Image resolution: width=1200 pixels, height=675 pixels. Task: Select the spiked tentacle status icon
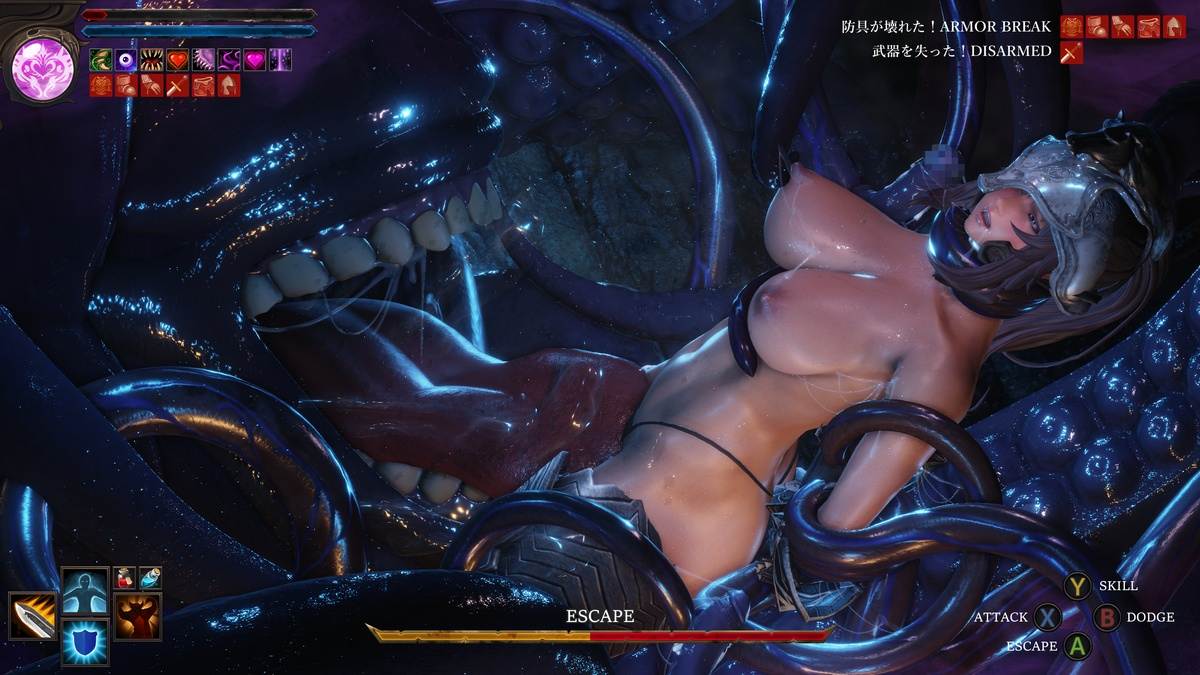(x=204, y=60)
